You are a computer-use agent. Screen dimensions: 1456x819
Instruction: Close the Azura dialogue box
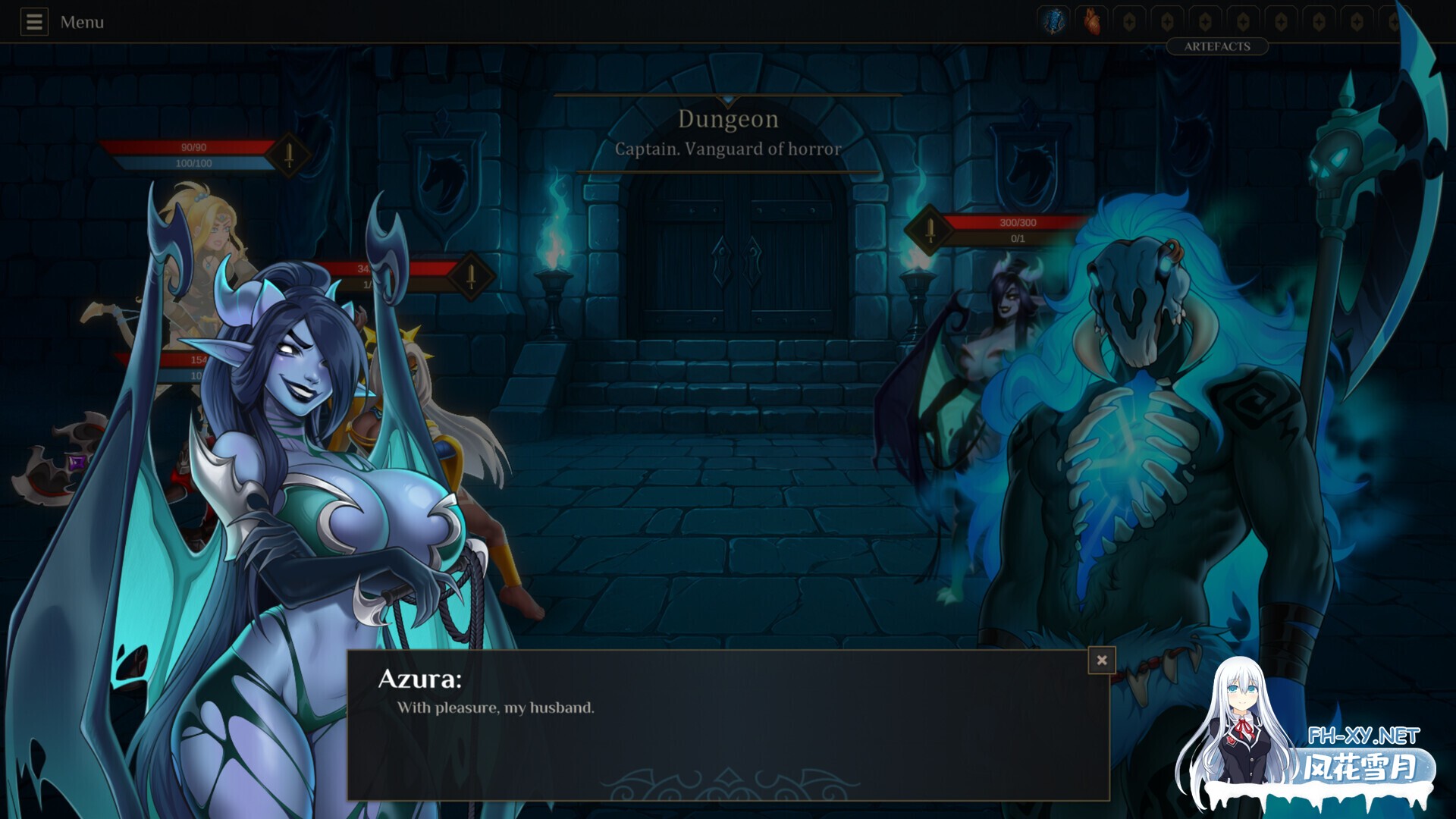[x=1101, y=661]
